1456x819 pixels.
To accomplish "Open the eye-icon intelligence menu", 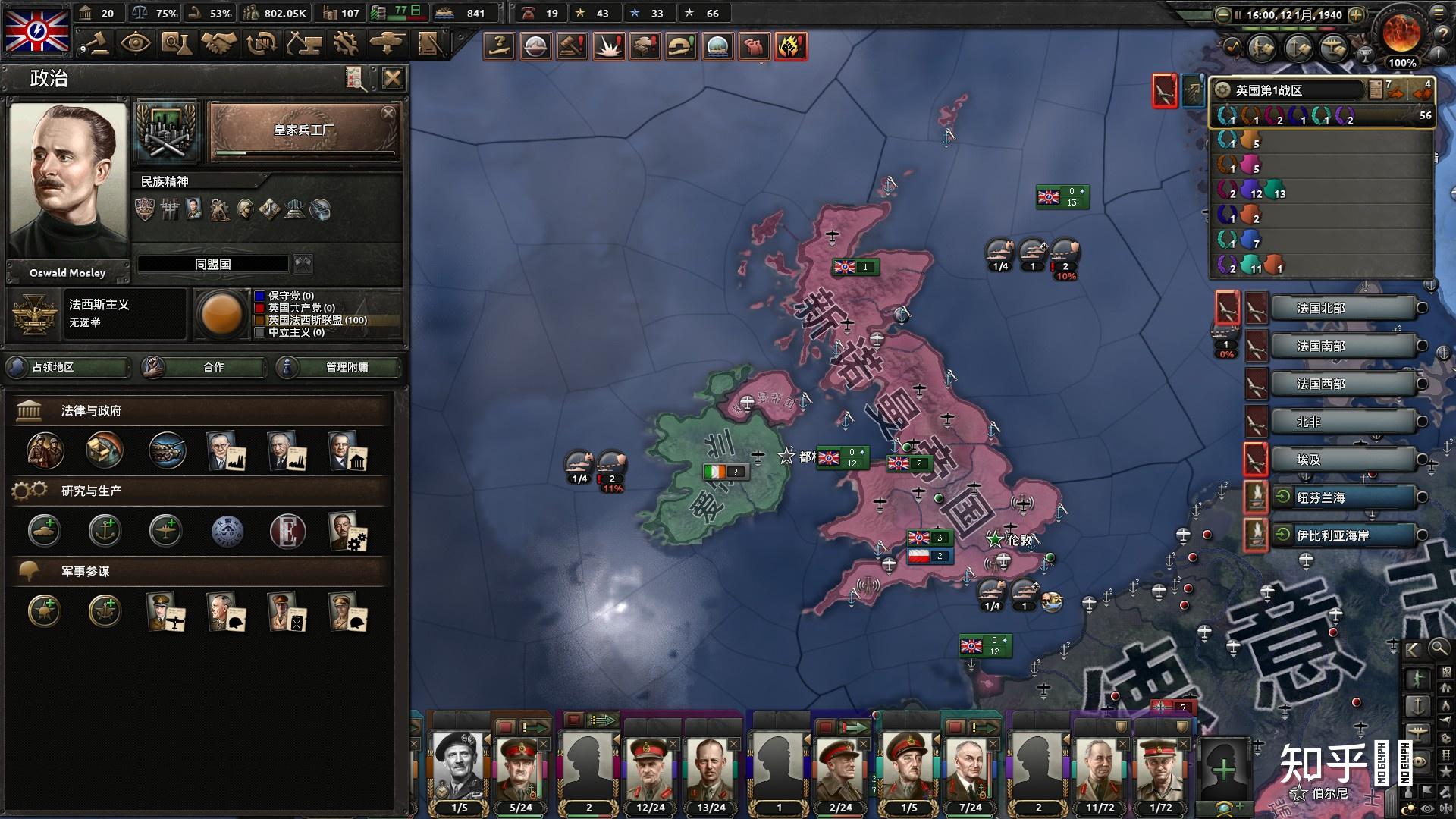I will pos(136,43).
